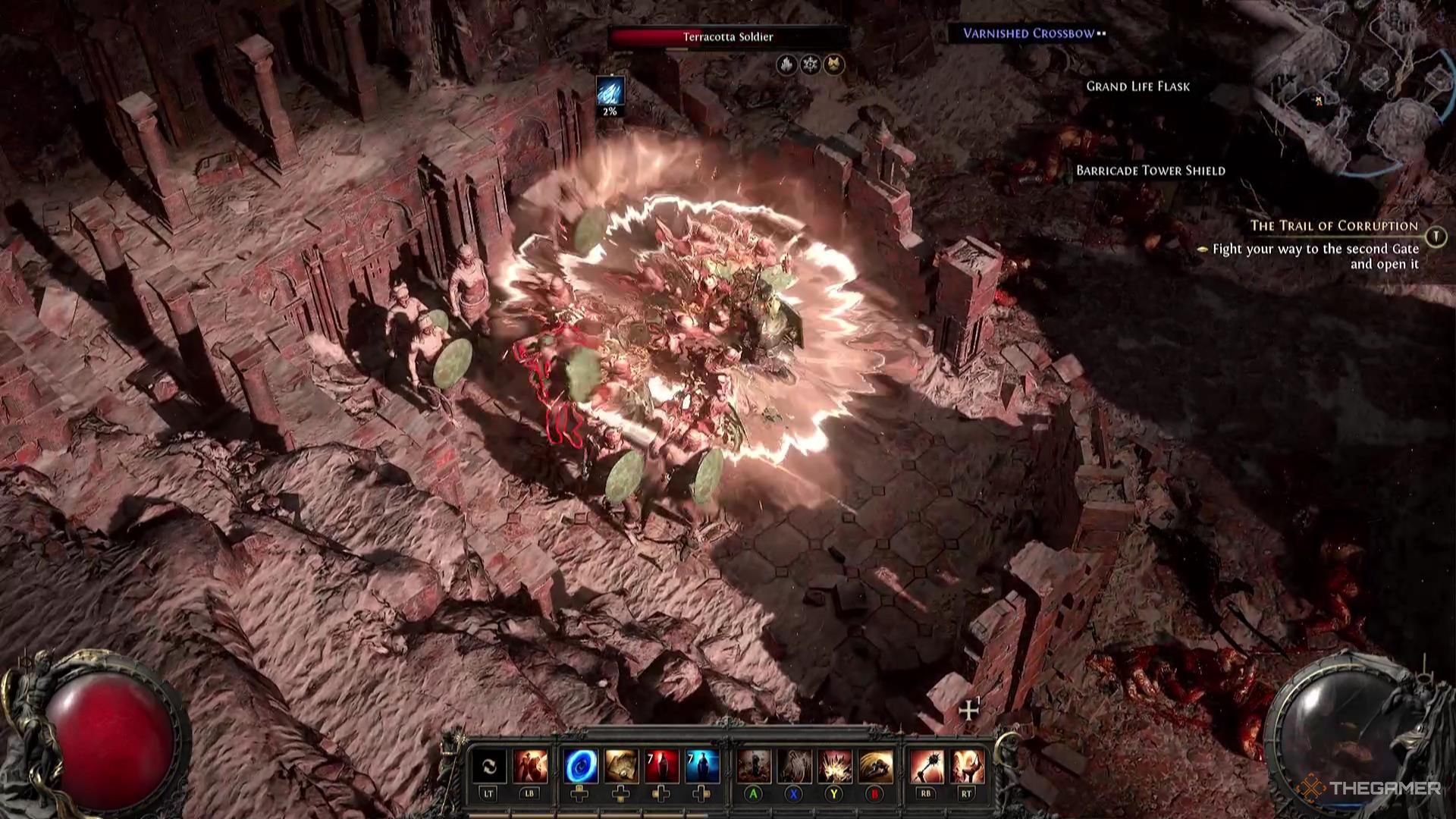The height and width of the screenshot is (819, 1456).
Task: Pick up the Barricade Tower Shield label
Action: (x=1150, y=171)
